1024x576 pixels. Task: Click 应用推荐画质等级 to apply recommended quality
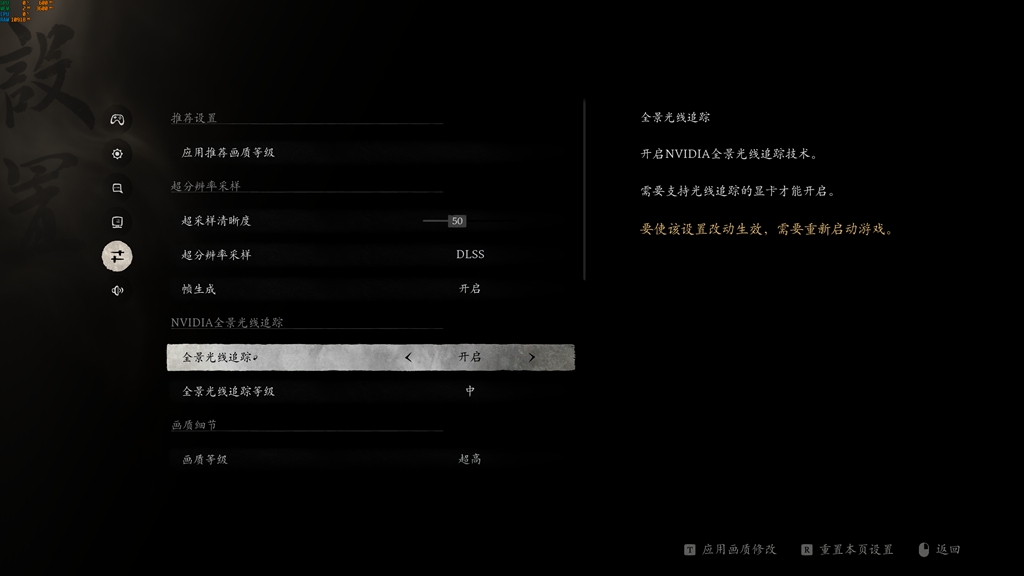coord(228,153)
